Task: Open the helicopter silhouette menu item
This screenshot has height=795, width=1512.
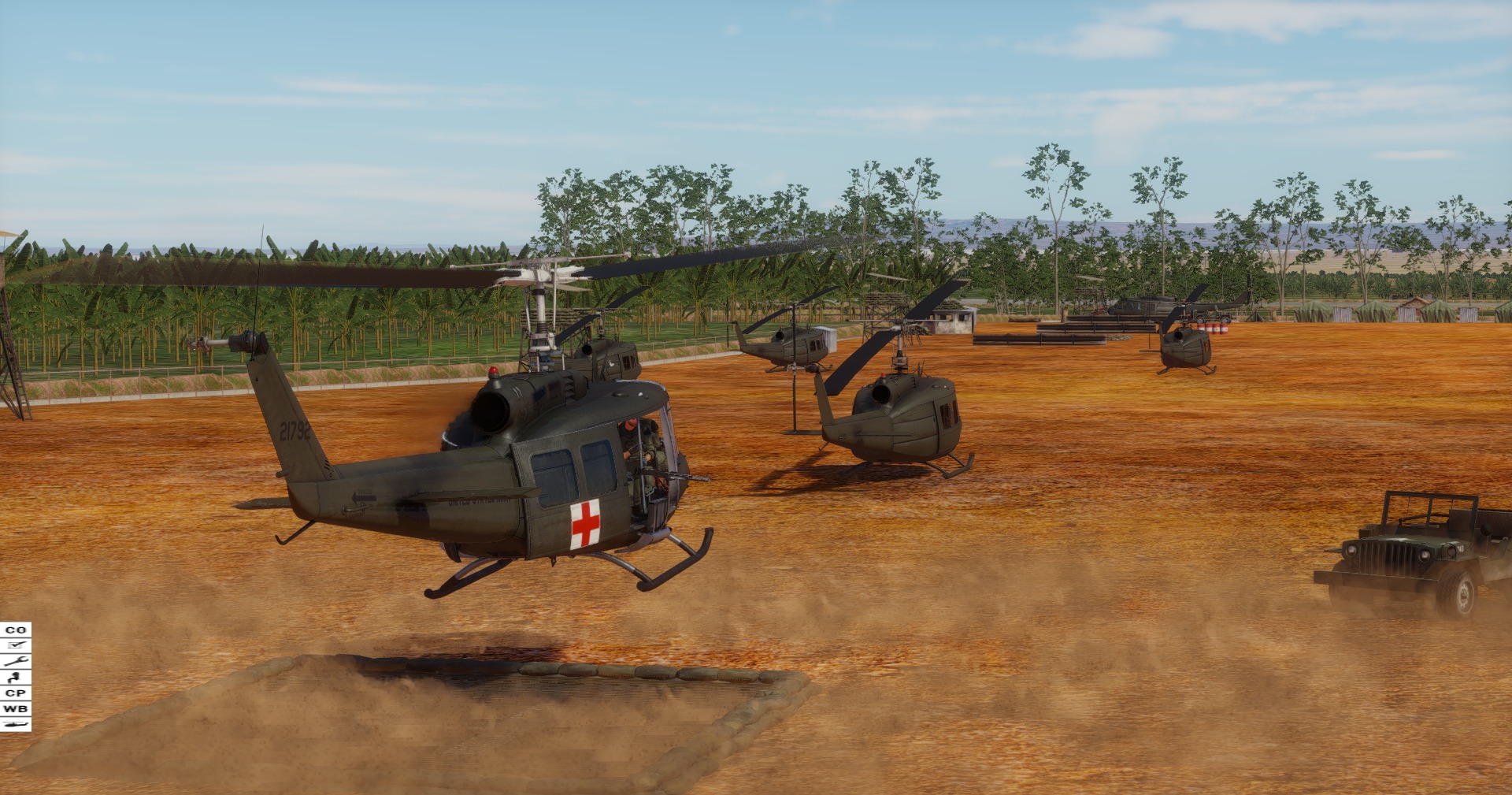Action: (14, 723)
